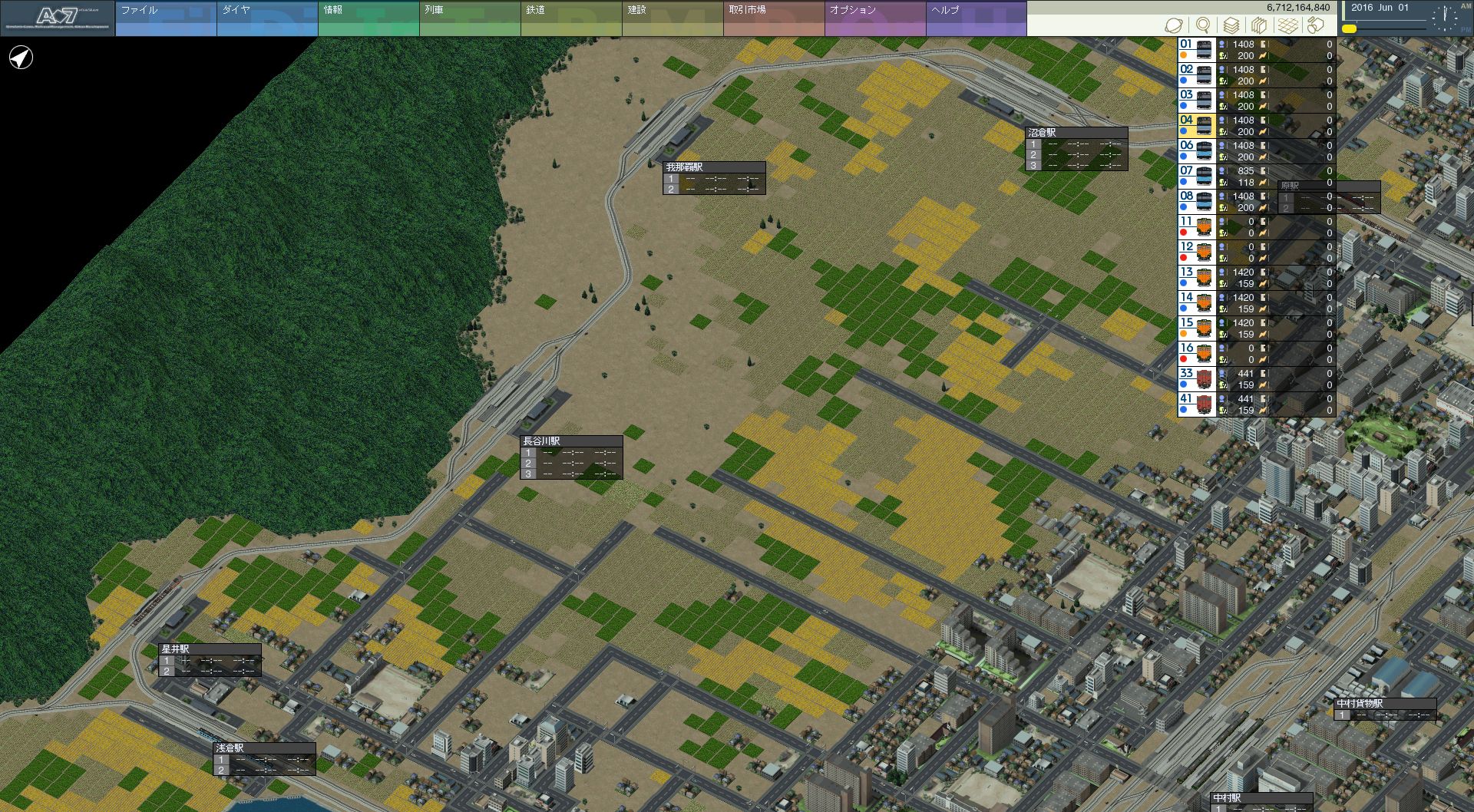The height and width of the screenshot is (812, 1474).
Task: Select red train 41 in the list
Action: [x=1195, y=404]
